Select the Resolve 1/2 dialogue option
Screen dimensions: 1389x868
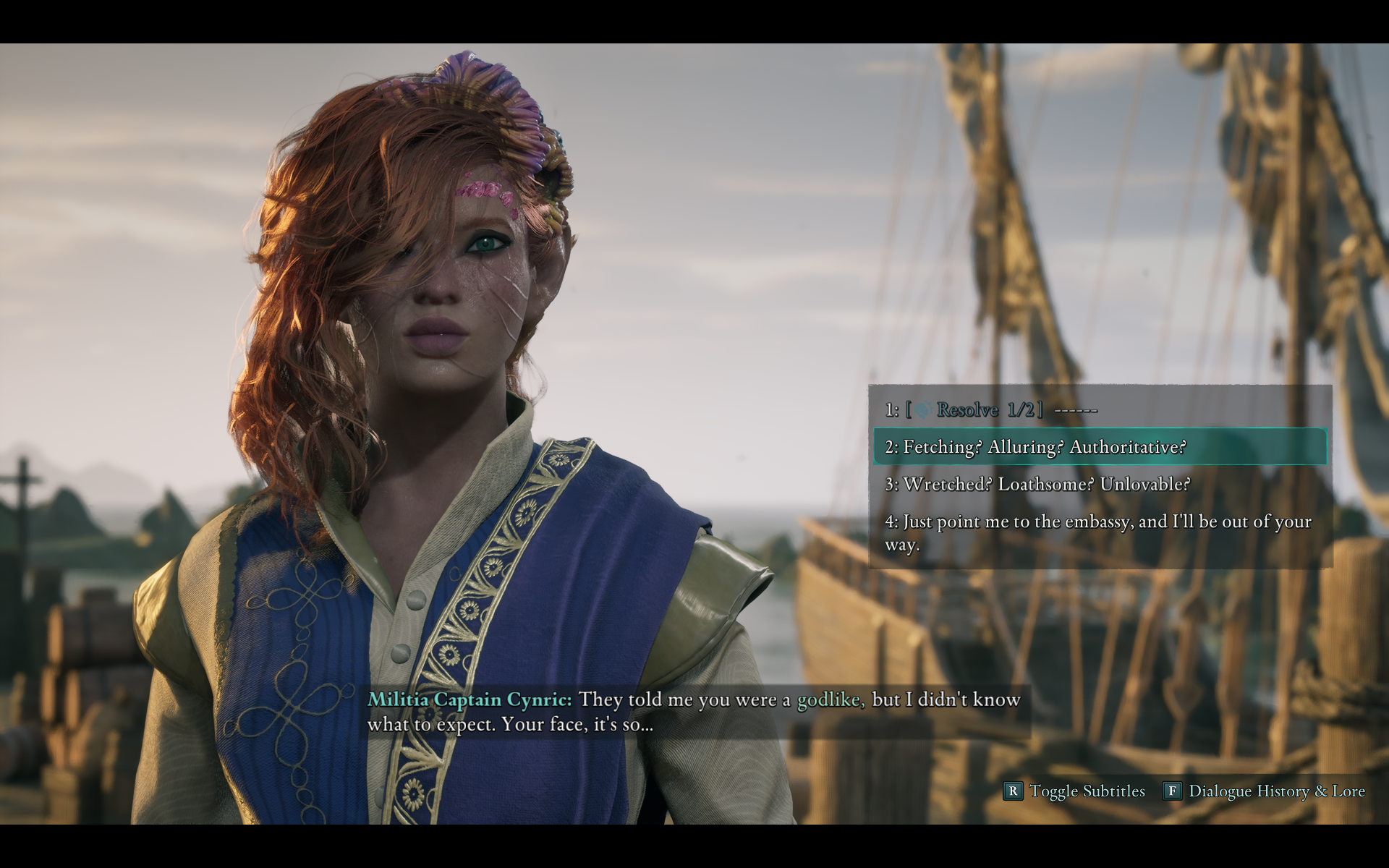(x=991, y=410)
